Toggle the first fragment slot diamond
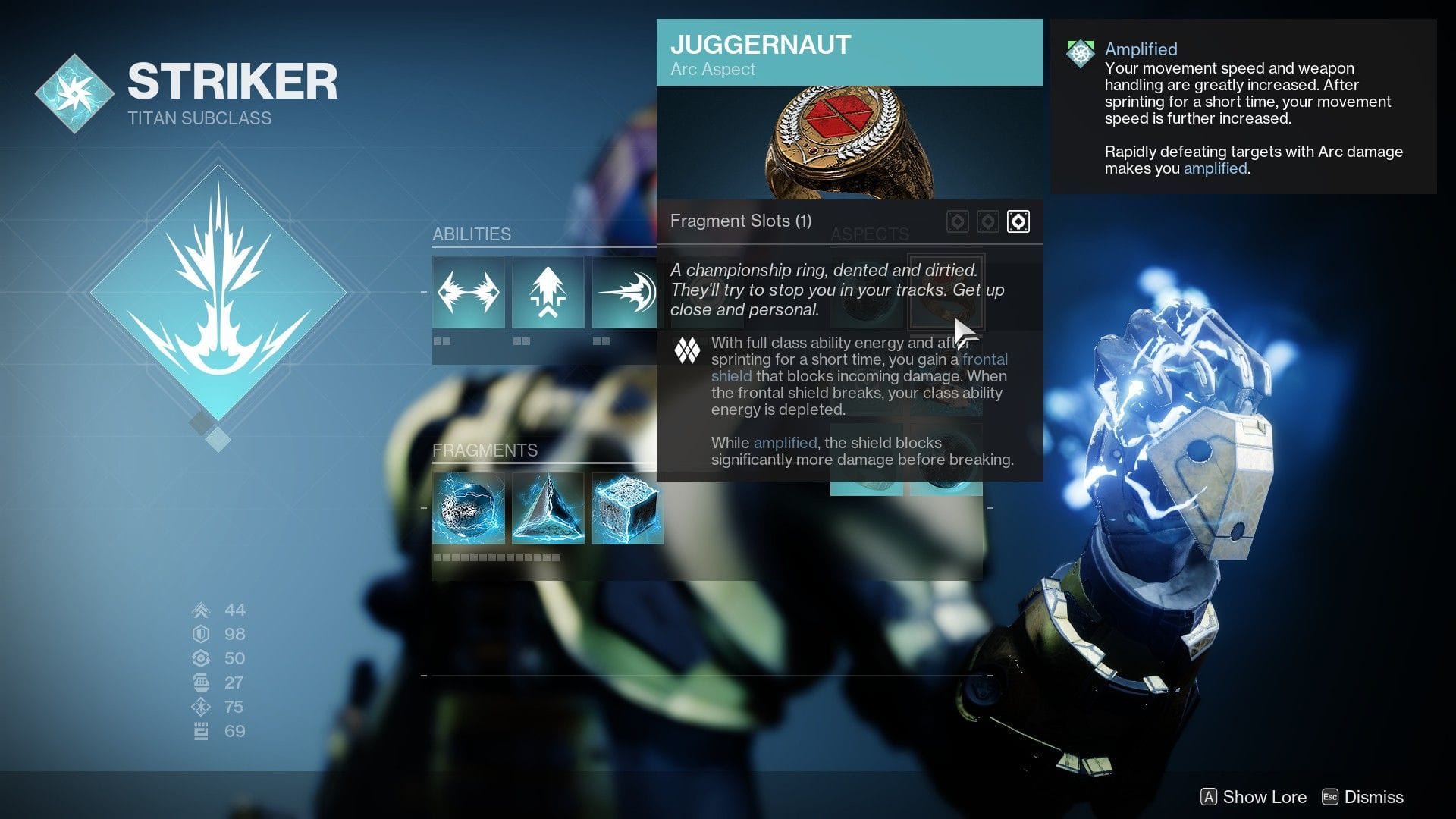Image resolution: width=1456 pixels, height=819 pixels. coord(958,221)
